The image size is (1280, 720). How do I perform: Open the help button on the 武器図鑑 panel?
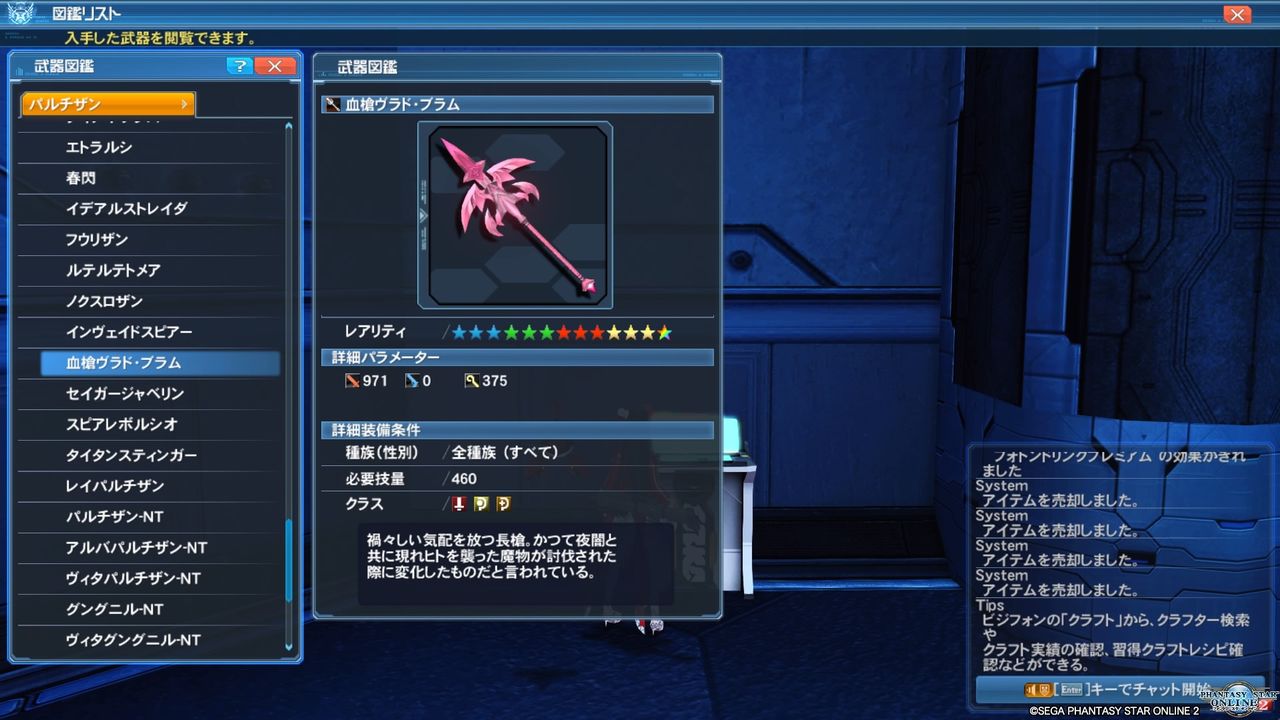[239, 66]
